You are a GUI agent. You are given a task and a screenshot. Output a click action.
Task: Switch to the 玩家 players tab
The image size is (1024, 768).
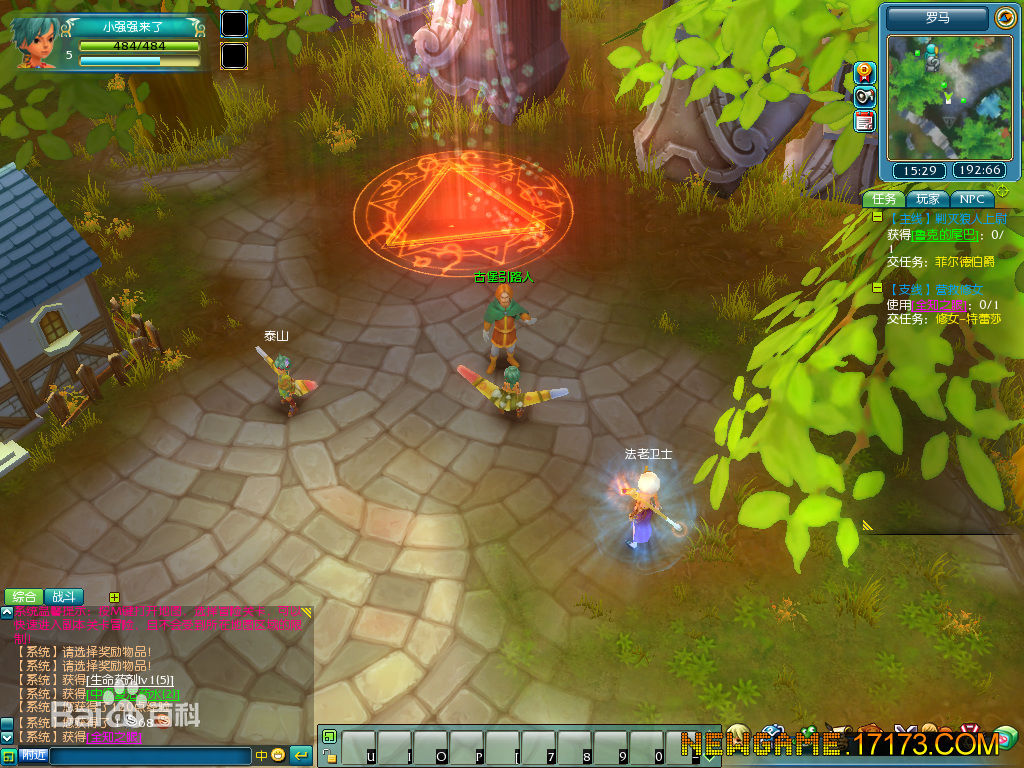928,199
